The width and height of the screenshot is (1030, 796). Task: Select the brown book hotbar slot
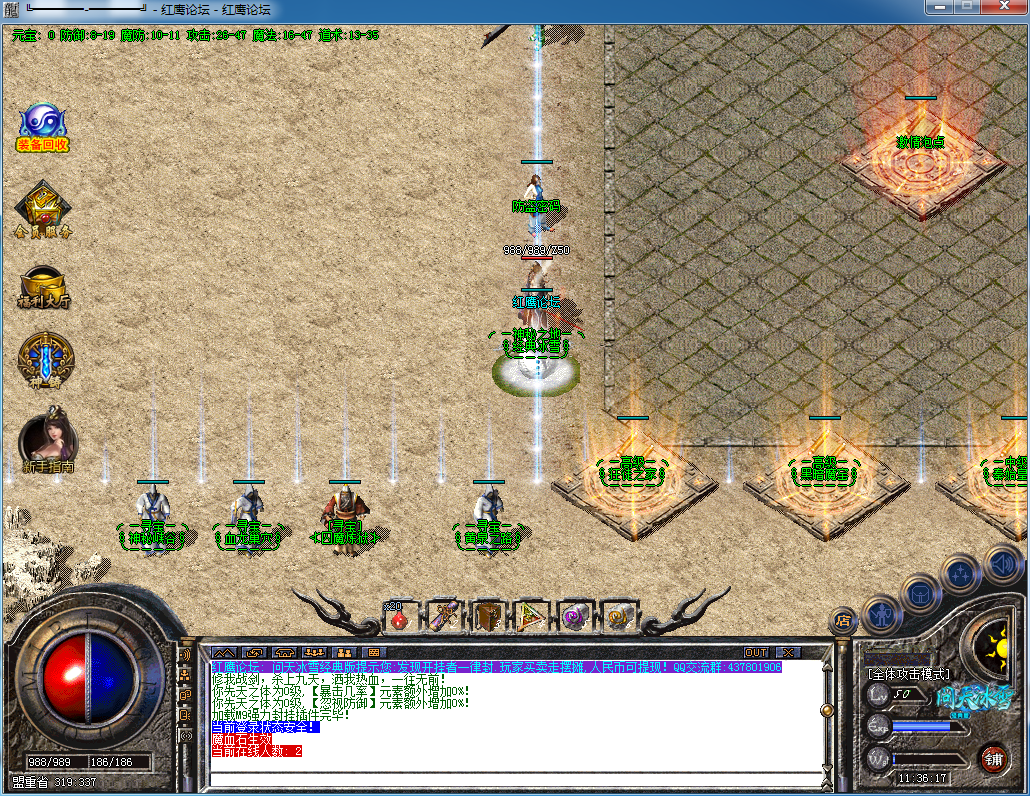pyautogui.click(x=487, y=617)
